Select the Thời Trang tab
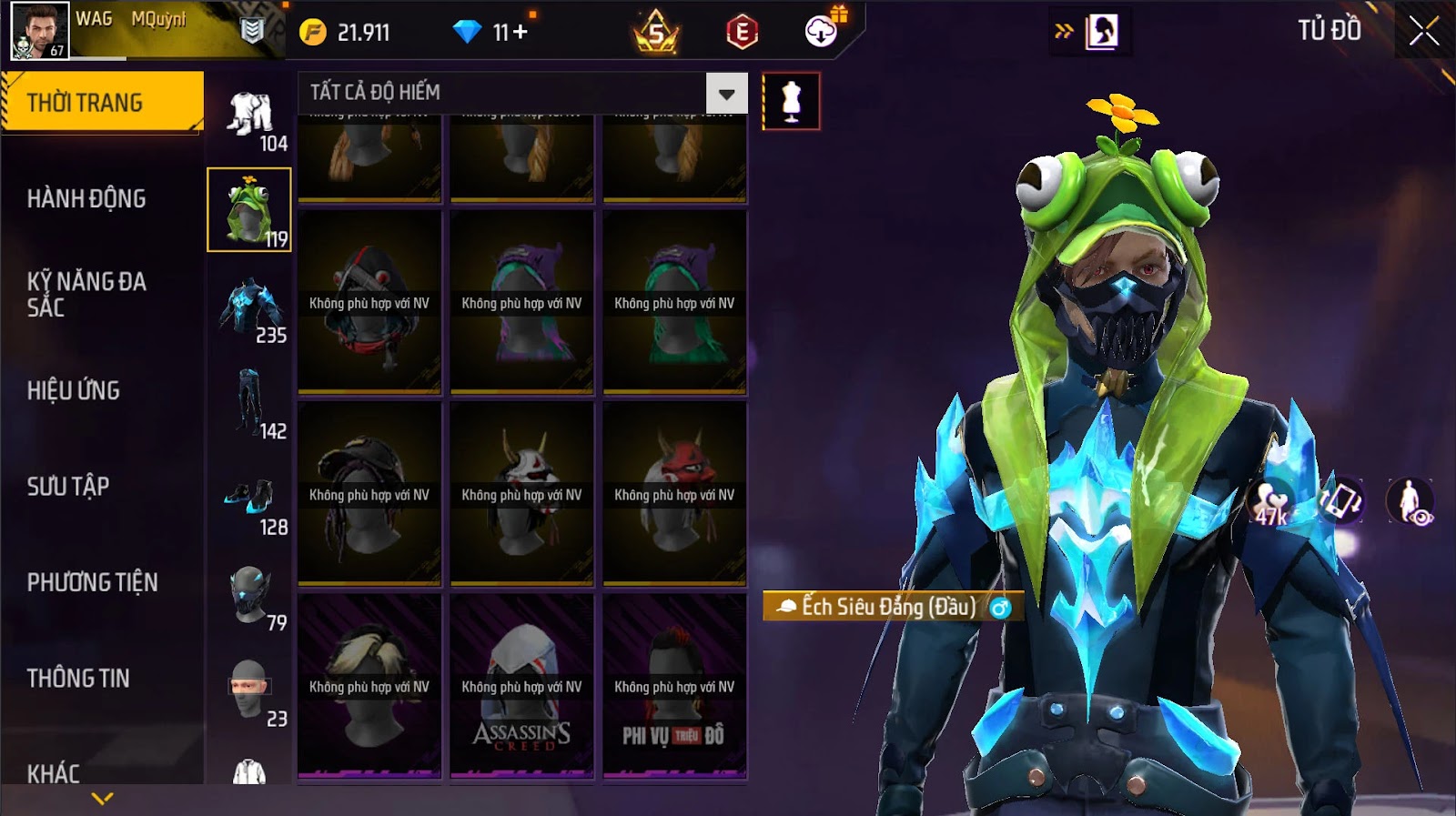The height and width of the screenshot is (816, 1456). click(x=85, y=103)
